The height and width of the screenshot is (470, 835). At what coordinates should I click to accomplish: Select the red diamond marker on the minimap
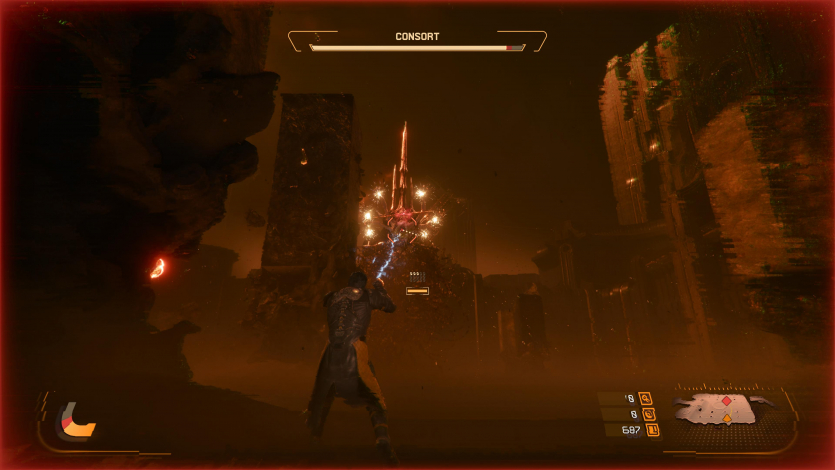click(726, 401)
